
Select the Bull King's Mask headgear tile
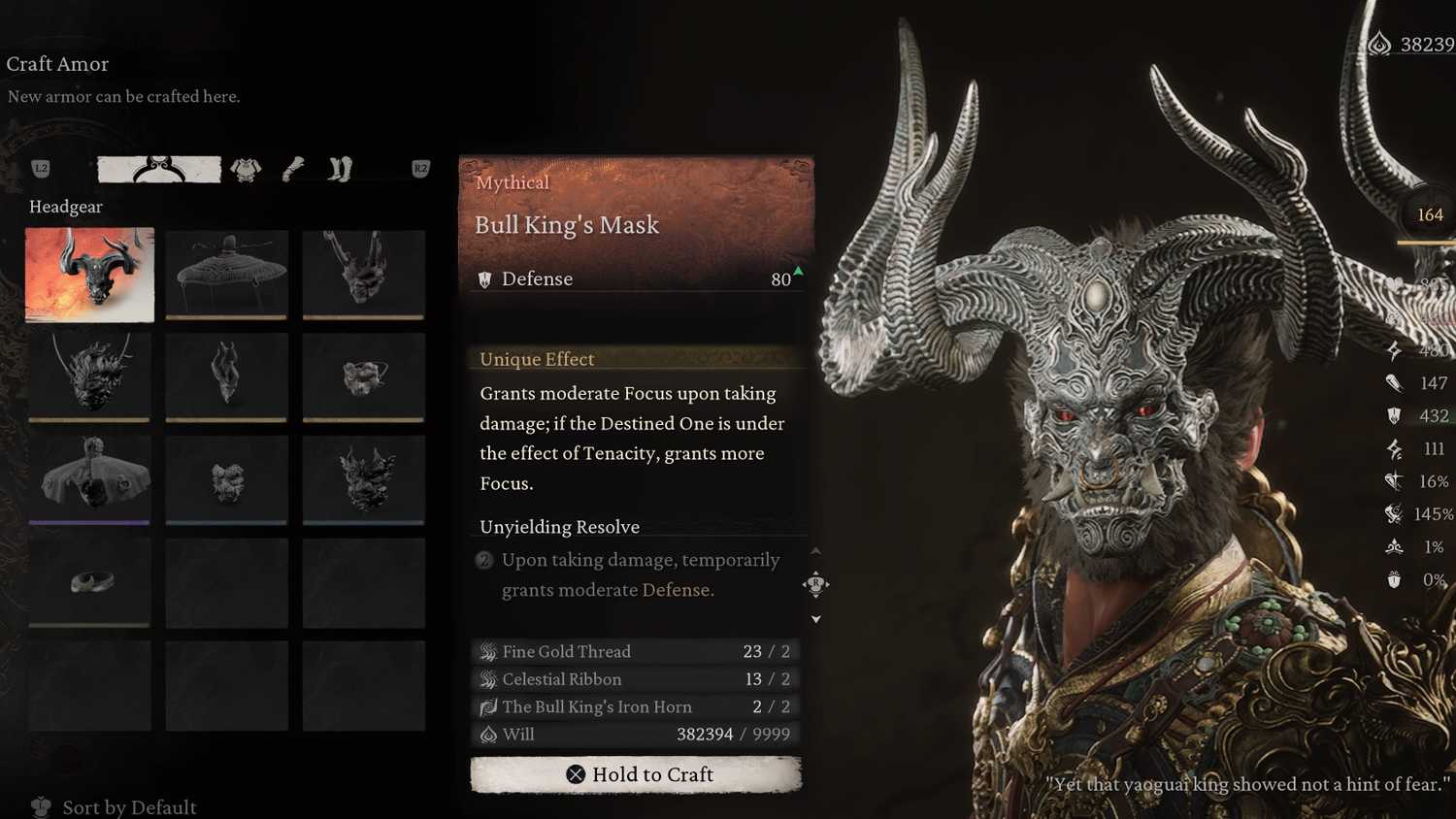tap(89, 275)
